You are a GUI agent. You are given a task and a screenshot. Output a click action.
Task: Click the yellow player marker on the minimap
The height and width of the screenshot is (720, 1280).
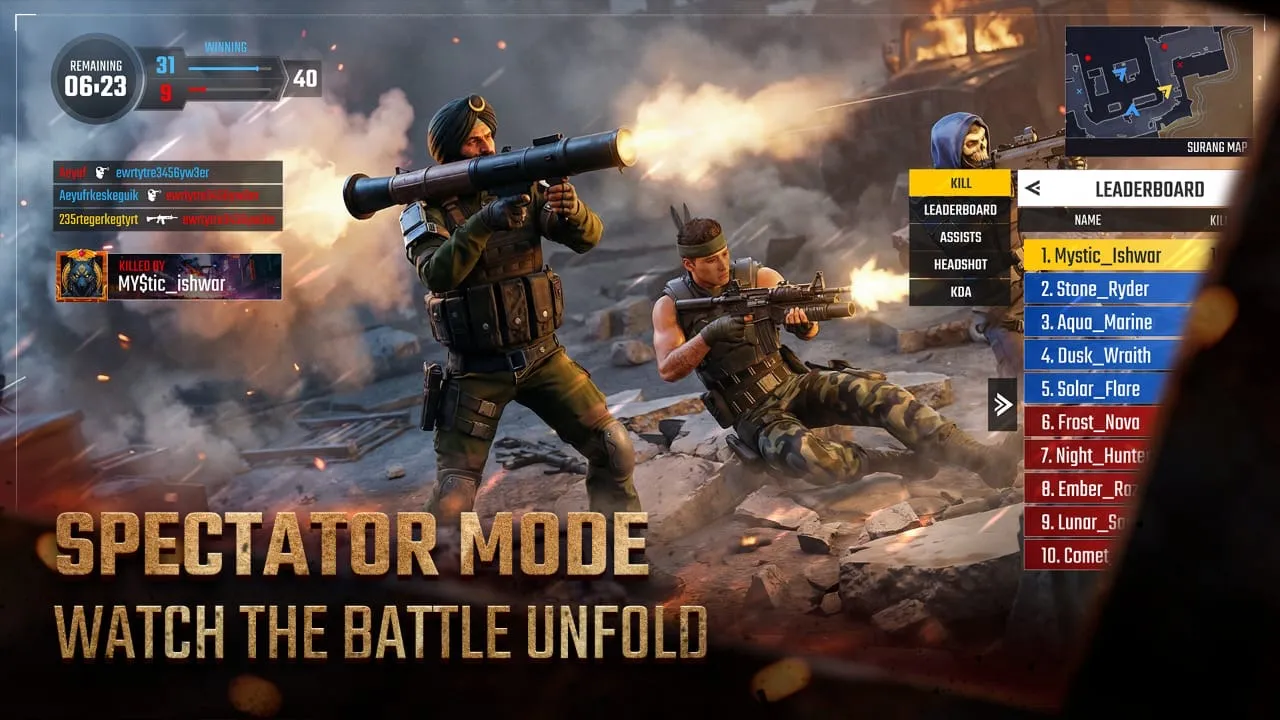1166,90
